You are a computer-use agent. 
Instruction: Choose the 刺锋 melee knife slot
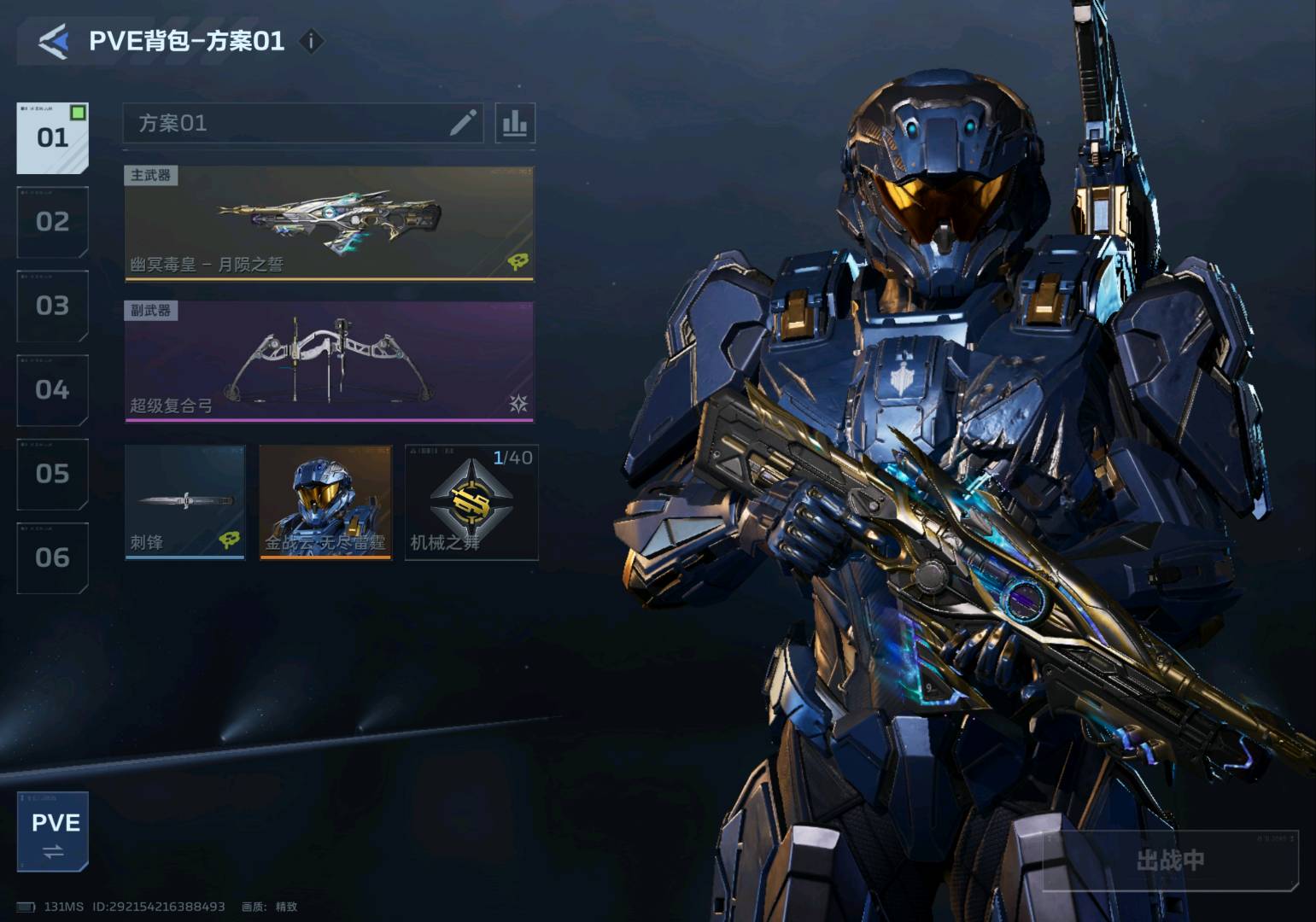click(x=184, y=502)
